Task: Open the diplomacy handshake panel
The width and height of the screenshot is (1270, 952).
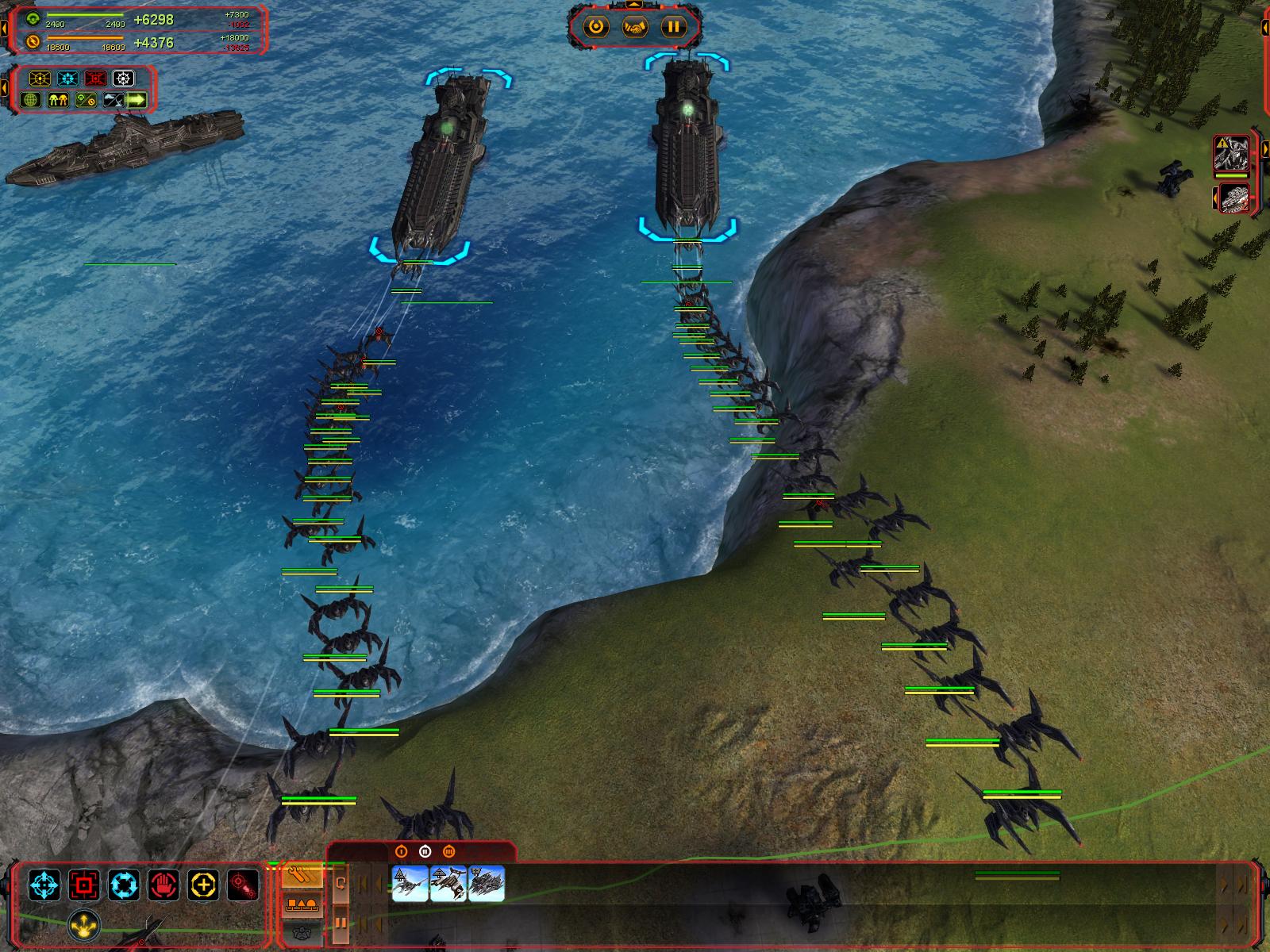Action: click(x=634, y=27)
